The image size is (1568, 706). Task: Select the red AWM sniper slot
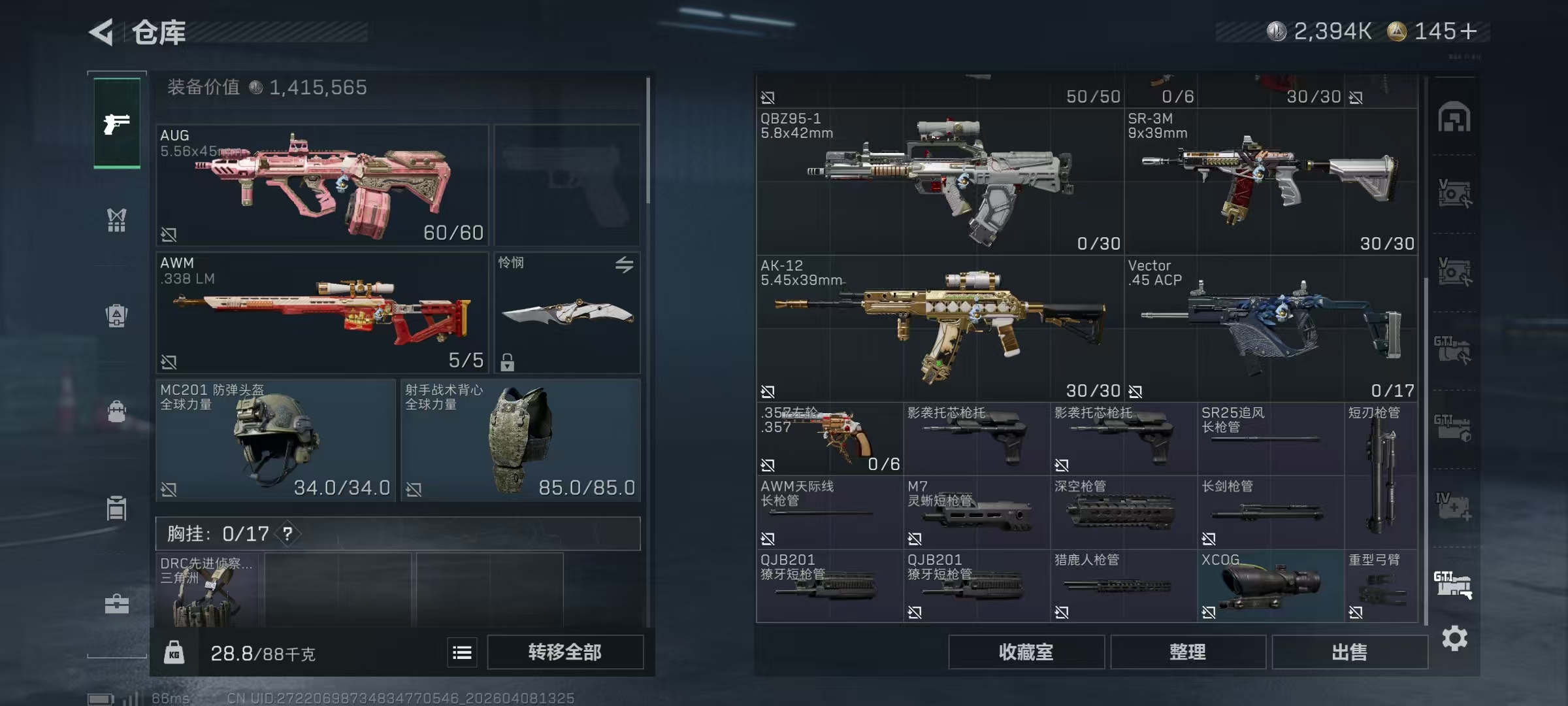(x=322, y=312)
